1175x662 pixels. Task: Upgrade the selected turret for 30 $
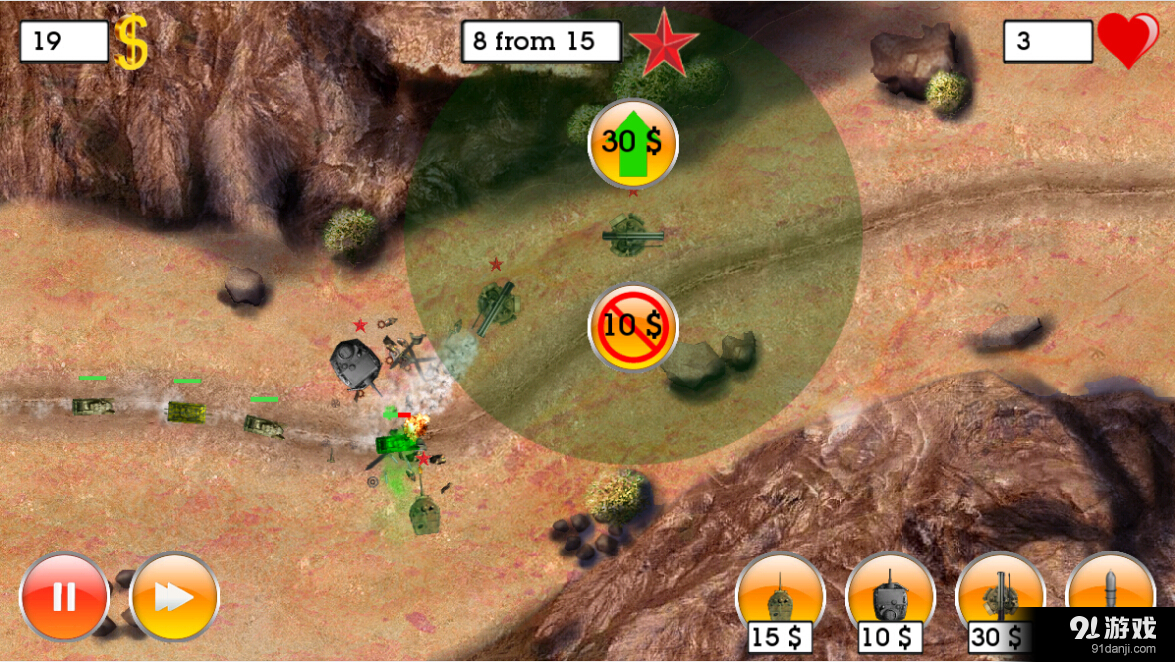tap(632, 143)
